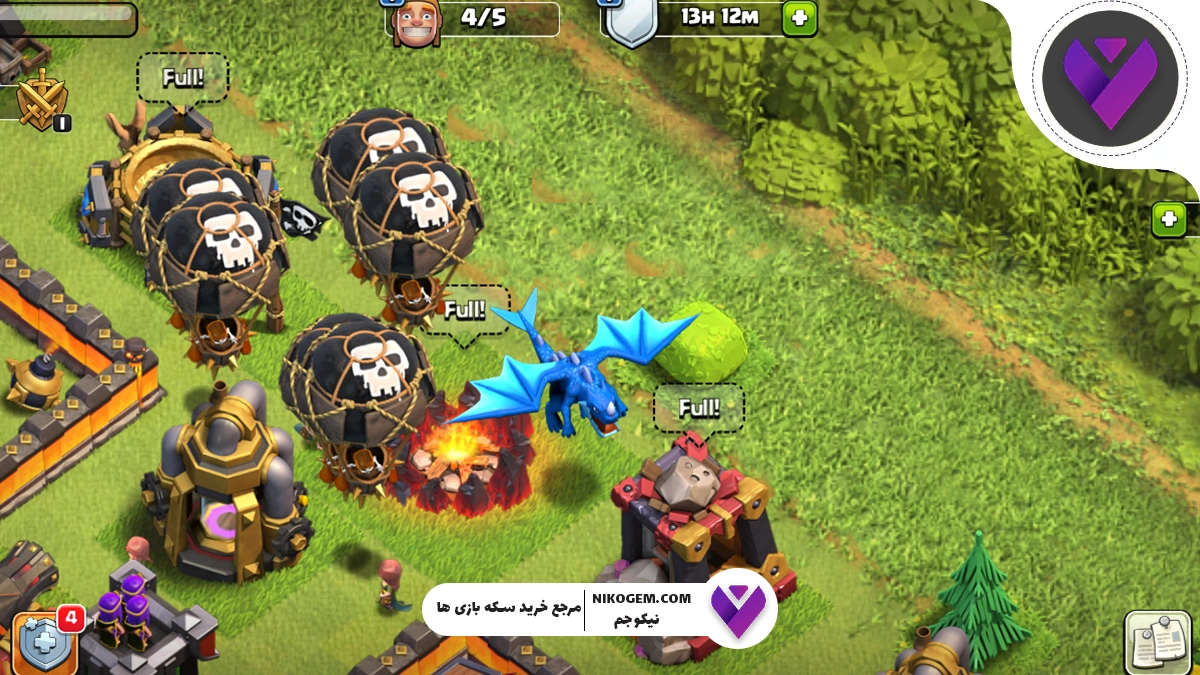Viewport: 1200px width, 675px height.
Task: Click the purple heart logo in the corner circle
Action: point(1106,78)
